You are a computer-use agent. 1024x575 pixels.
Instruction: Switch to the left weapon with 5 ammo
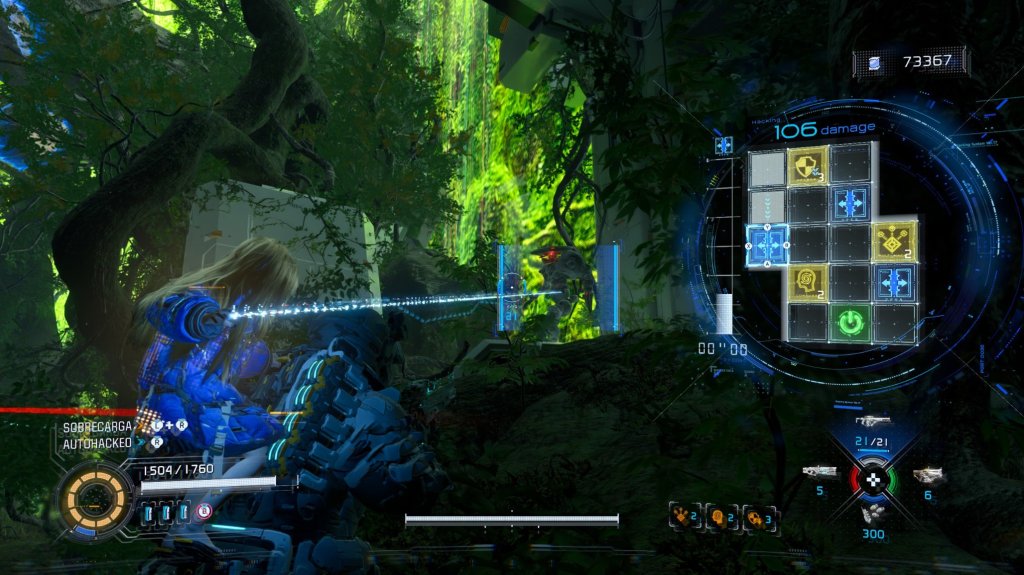820,471
